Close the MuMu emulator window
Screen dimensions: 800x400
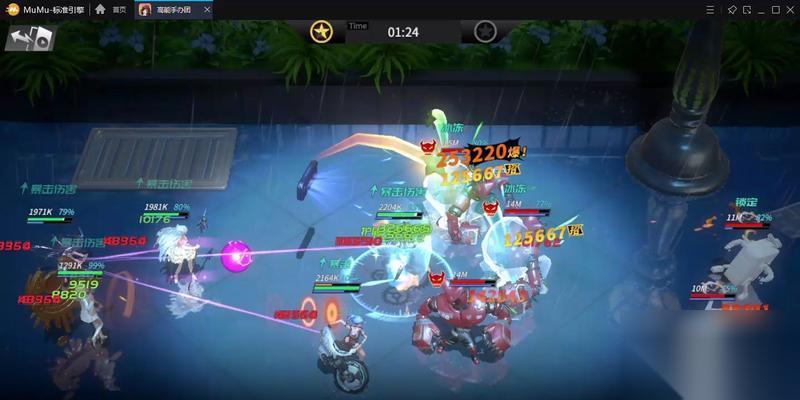(x=788, y=9)
